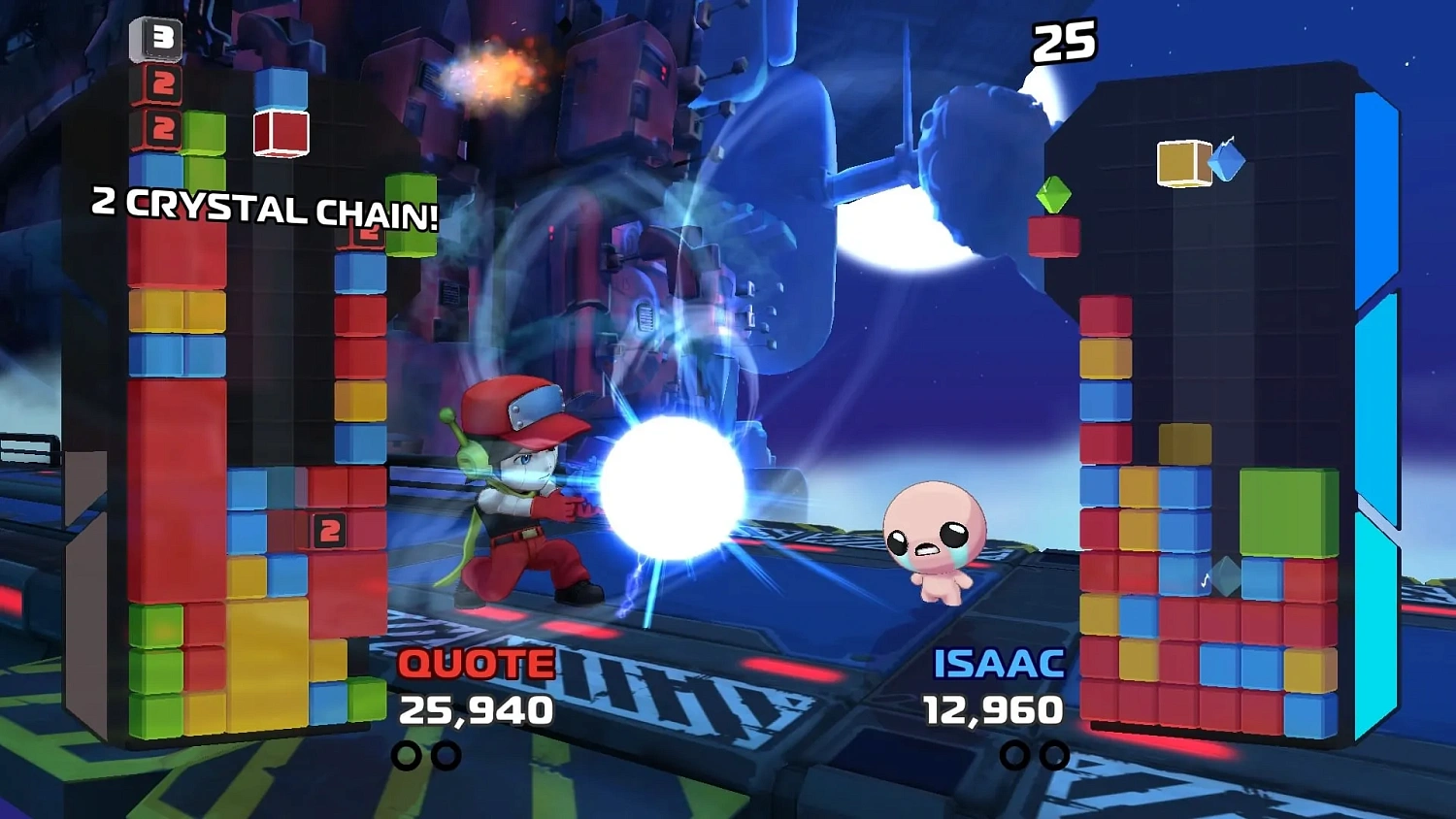Click the round win counter circles under Quote's score
This screenshot has height=819, width=1456.
pyautogui.click(x=423, y=755)
